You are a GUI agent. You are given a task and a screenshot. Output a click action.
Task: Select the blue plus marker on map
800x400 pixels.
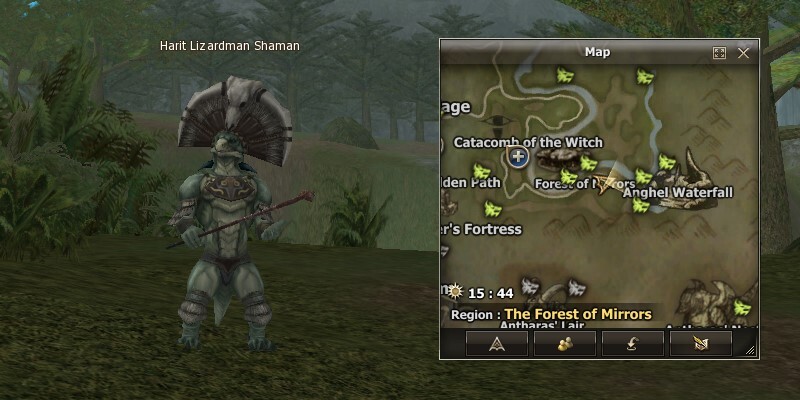[518, 157]
